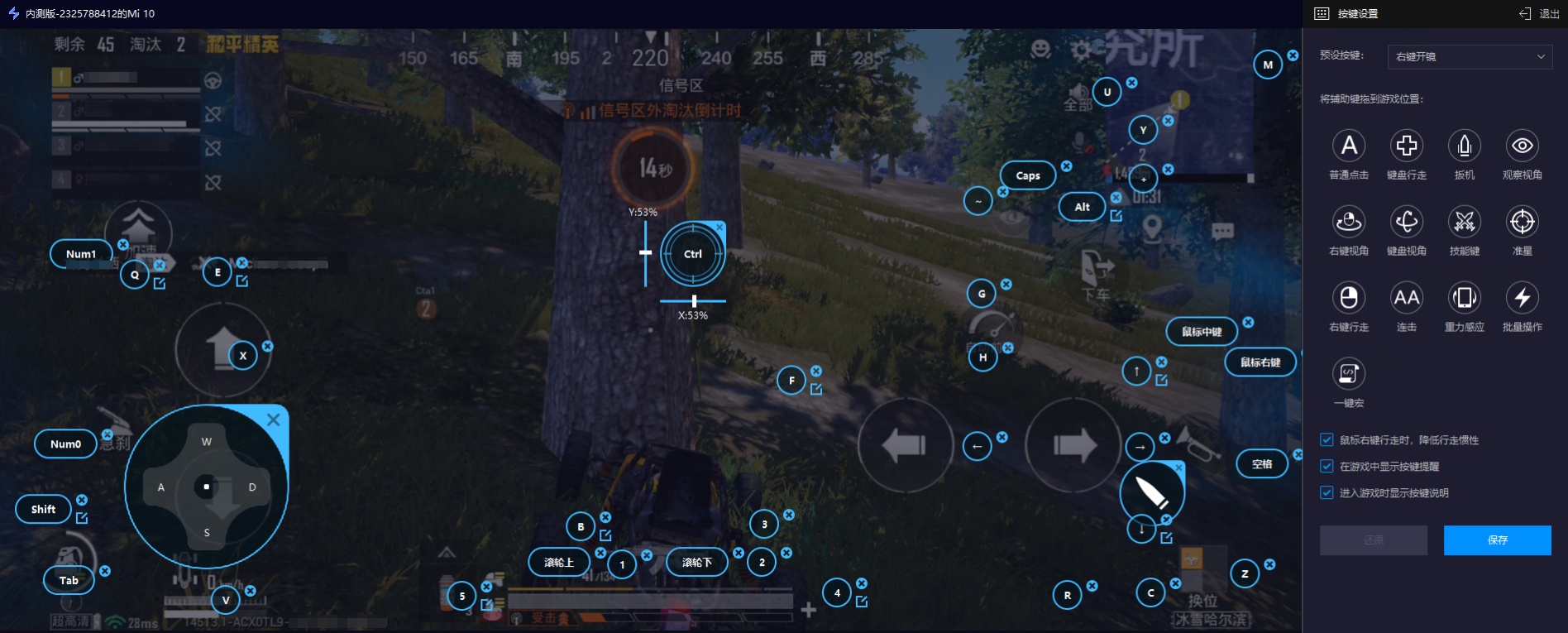
Task: Click the blue 保存 save button
Action: 1497,540
